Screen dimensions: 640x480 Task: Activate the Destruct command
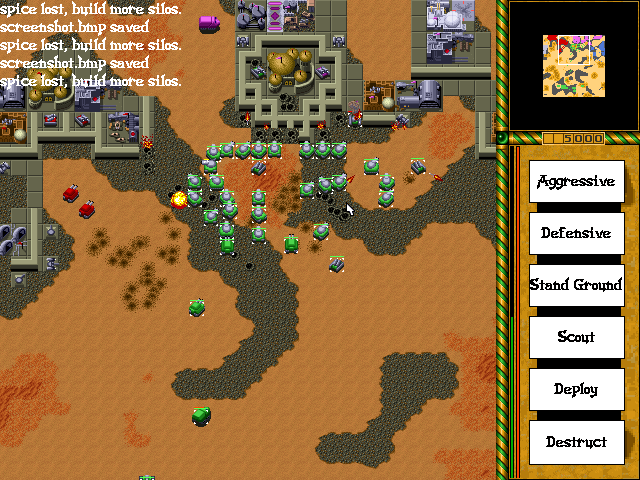(x=576, y=441)
